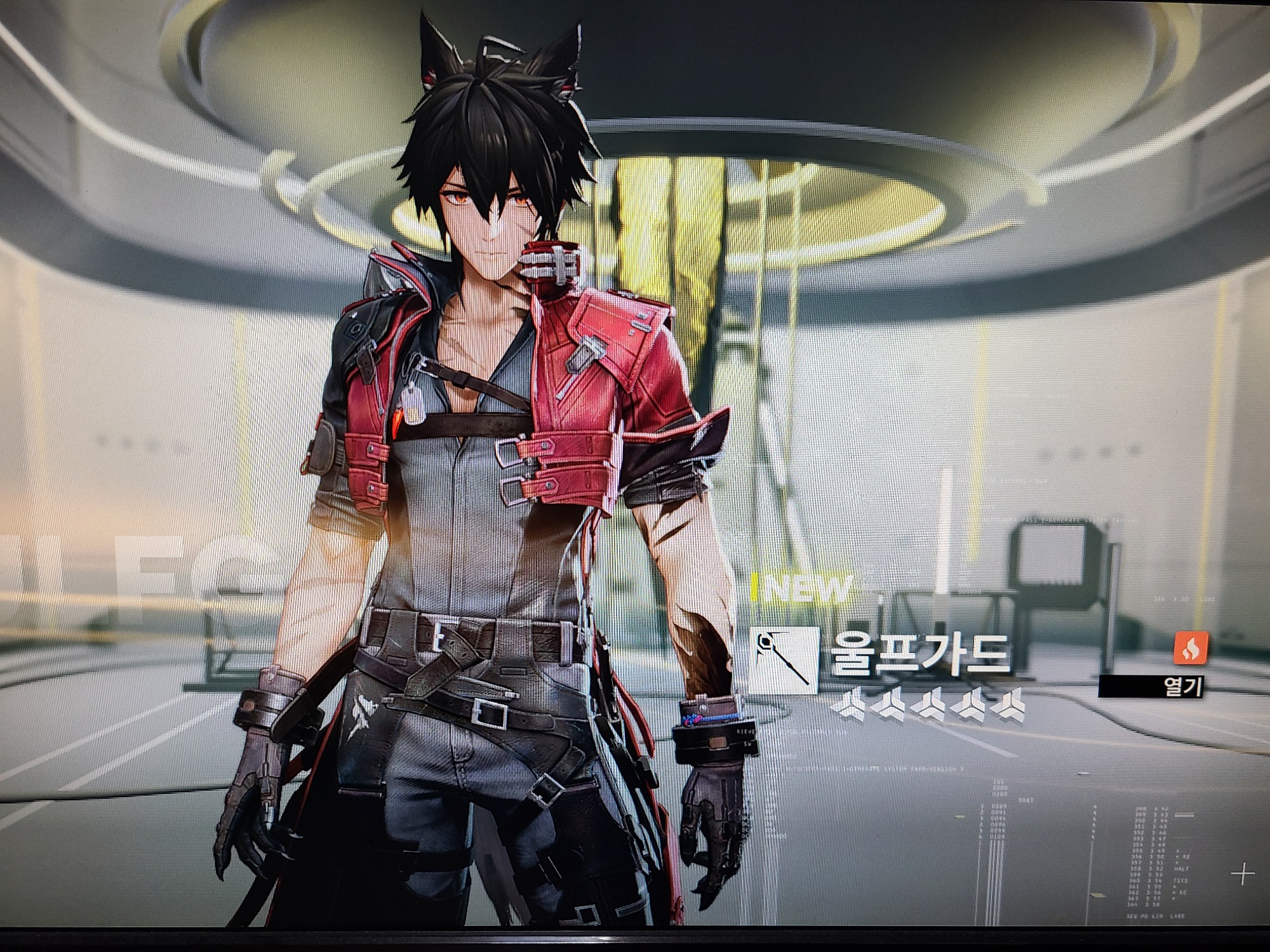The image size is (1270, 952).
Task: Click the polearm weapon type icon
Action: [x=782, y=659]
